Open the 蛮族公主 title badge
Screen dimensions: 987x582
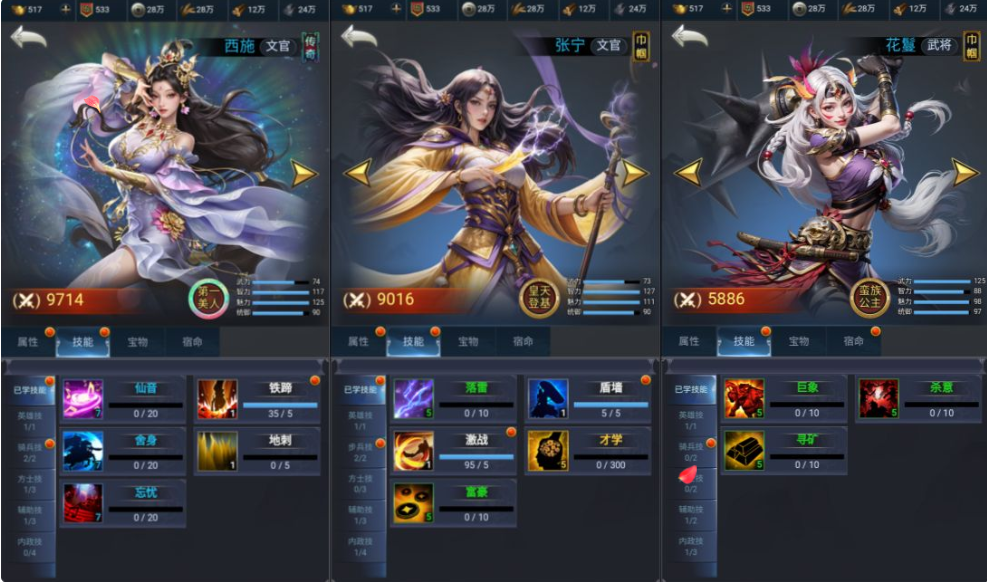pyautogui.click(x=869, y=296)
